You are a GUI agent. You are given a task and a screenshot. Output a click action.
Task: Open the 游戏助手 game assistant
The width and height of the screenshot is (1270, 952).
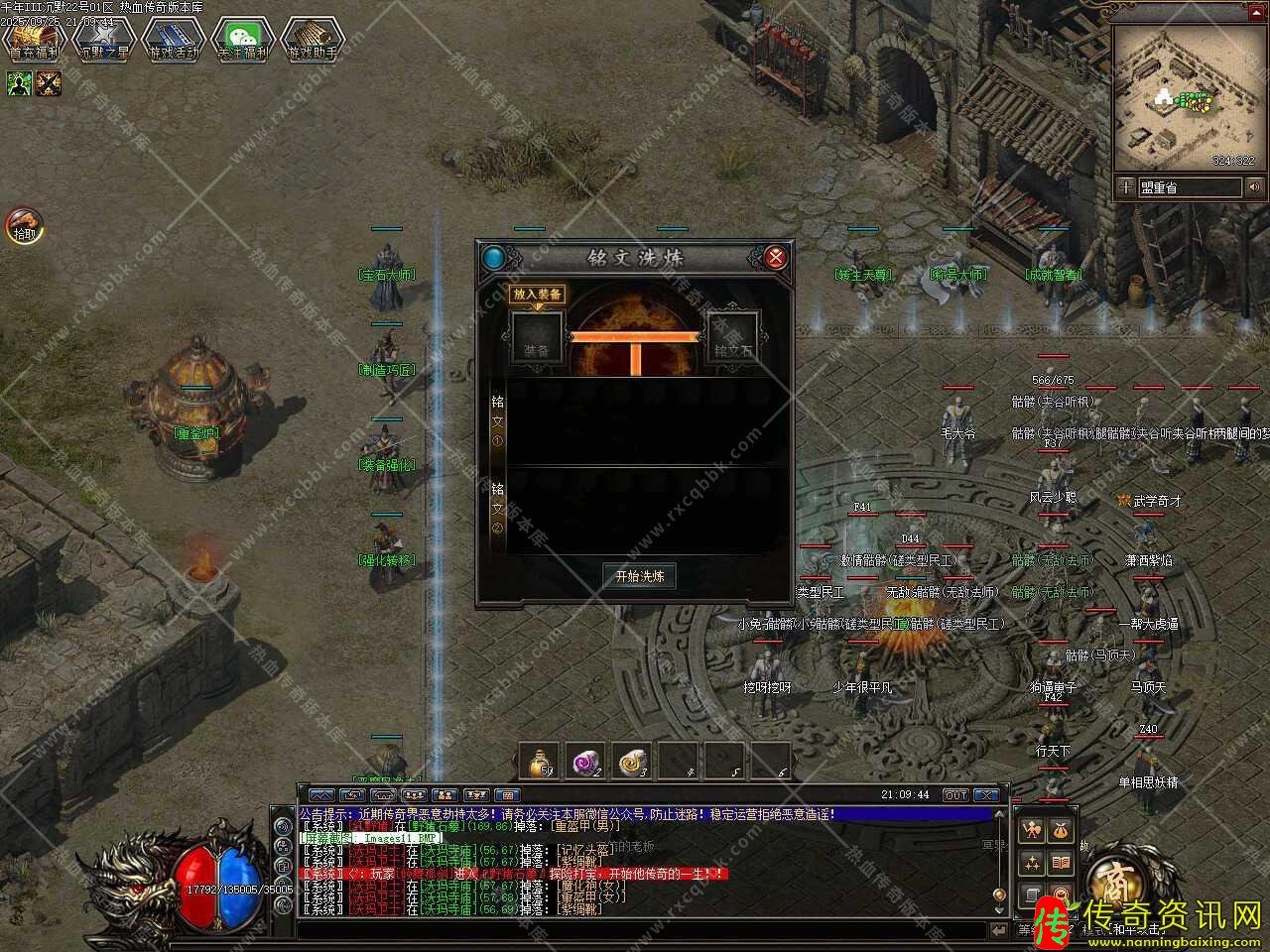(x=313, y=40)
